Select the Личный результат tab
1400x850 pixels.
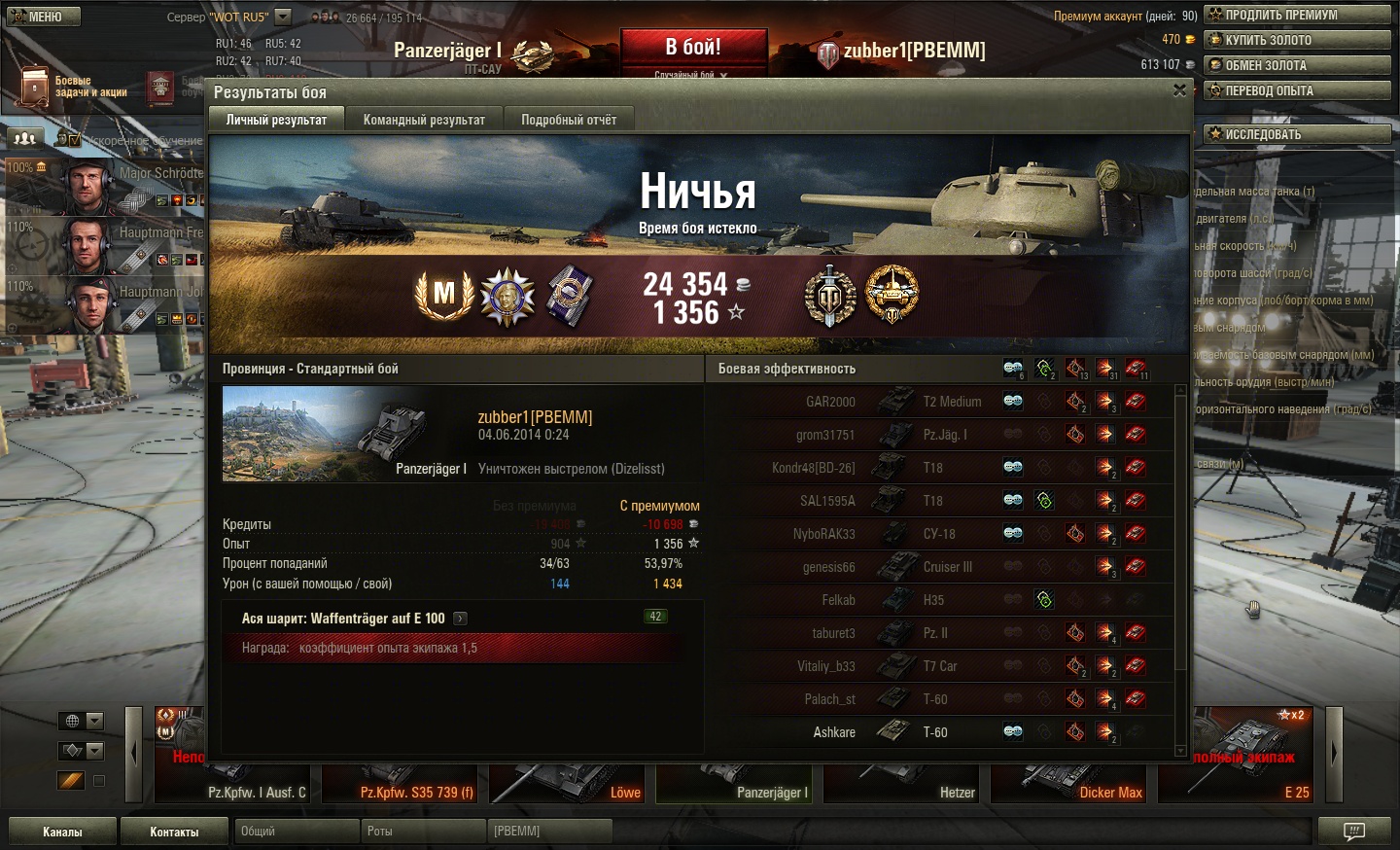(276, 120)
